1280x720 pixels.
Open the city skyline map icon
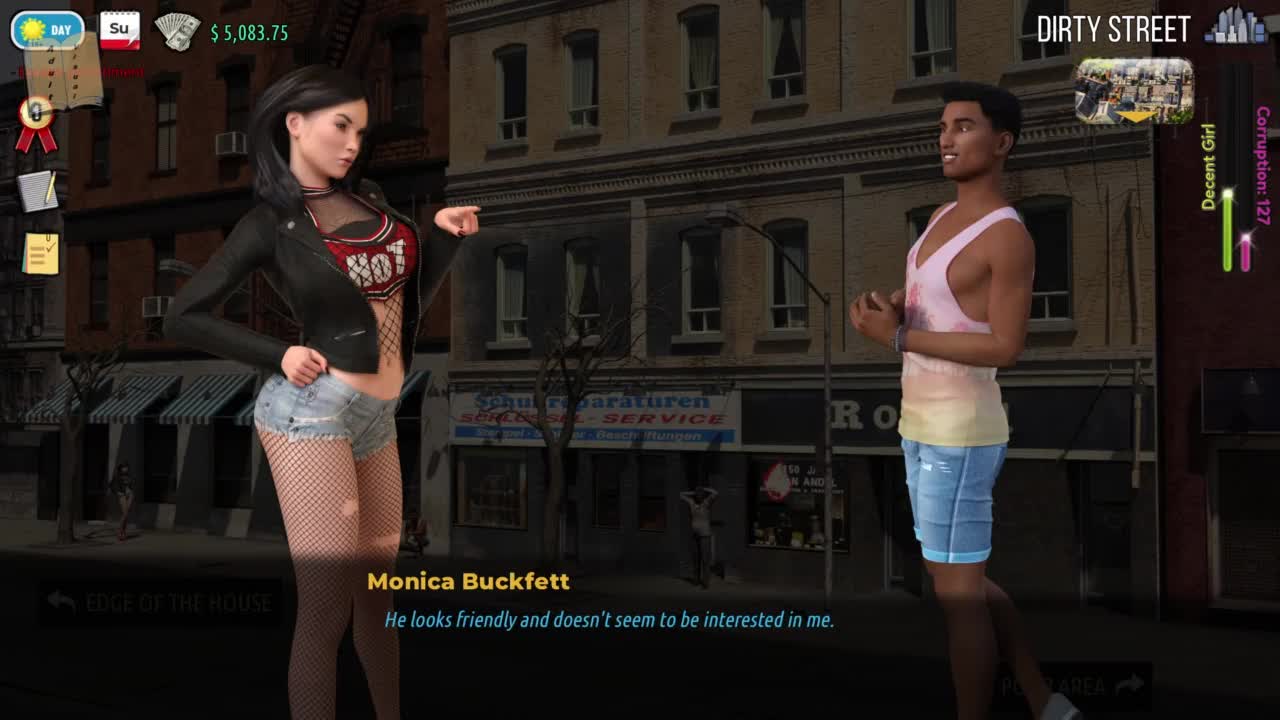click(1236, 26)
